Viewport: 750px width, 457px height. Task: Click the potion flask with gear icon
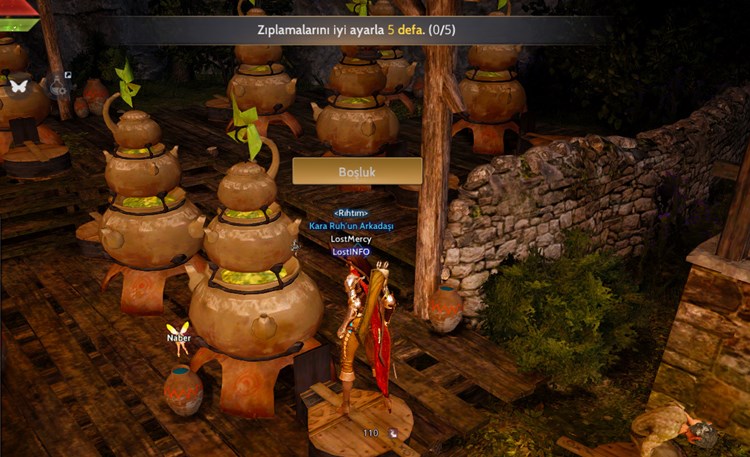(57, 88)
